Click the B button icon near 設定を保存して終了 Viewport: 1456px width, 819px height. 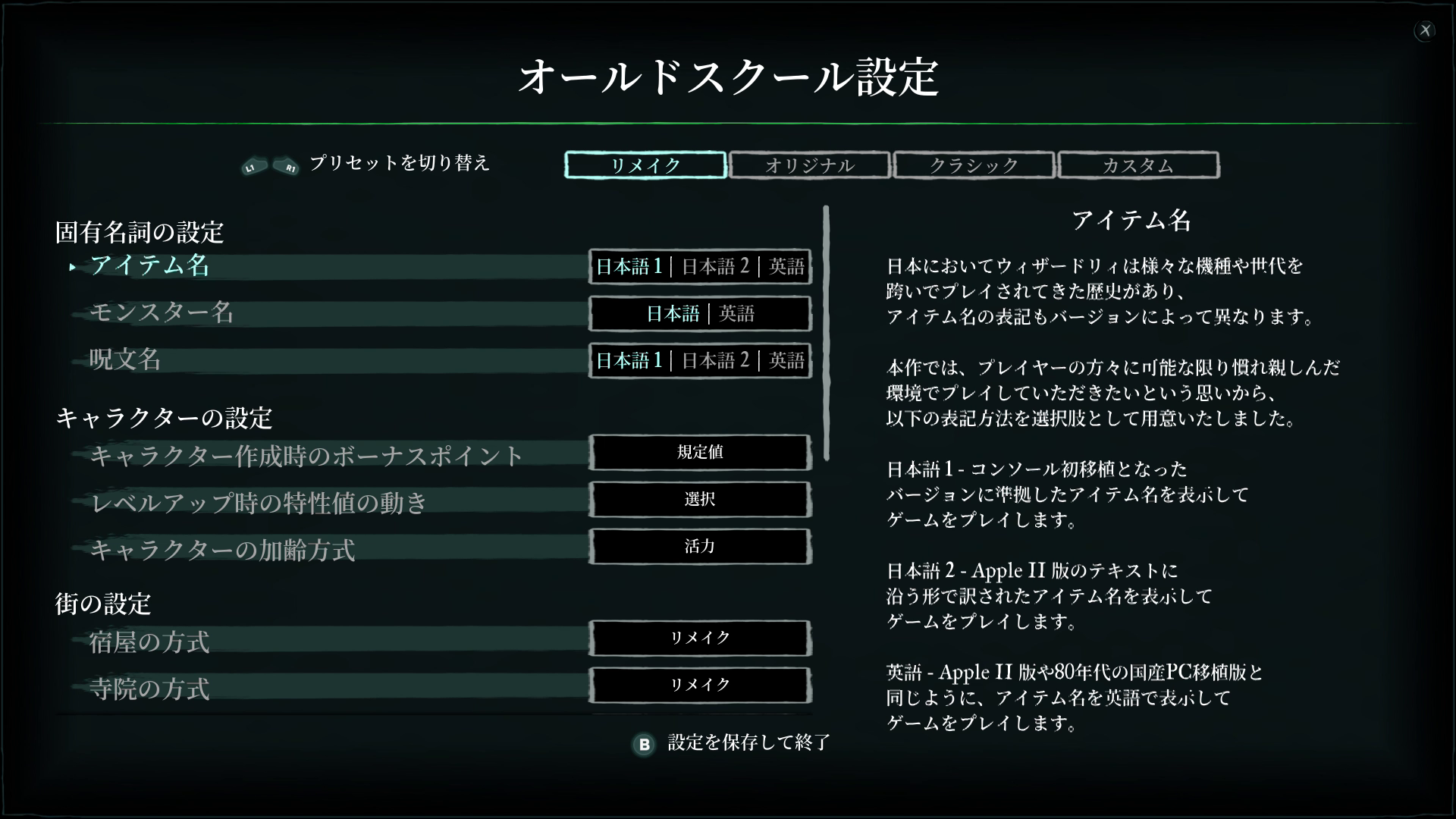tap(643, 745)
